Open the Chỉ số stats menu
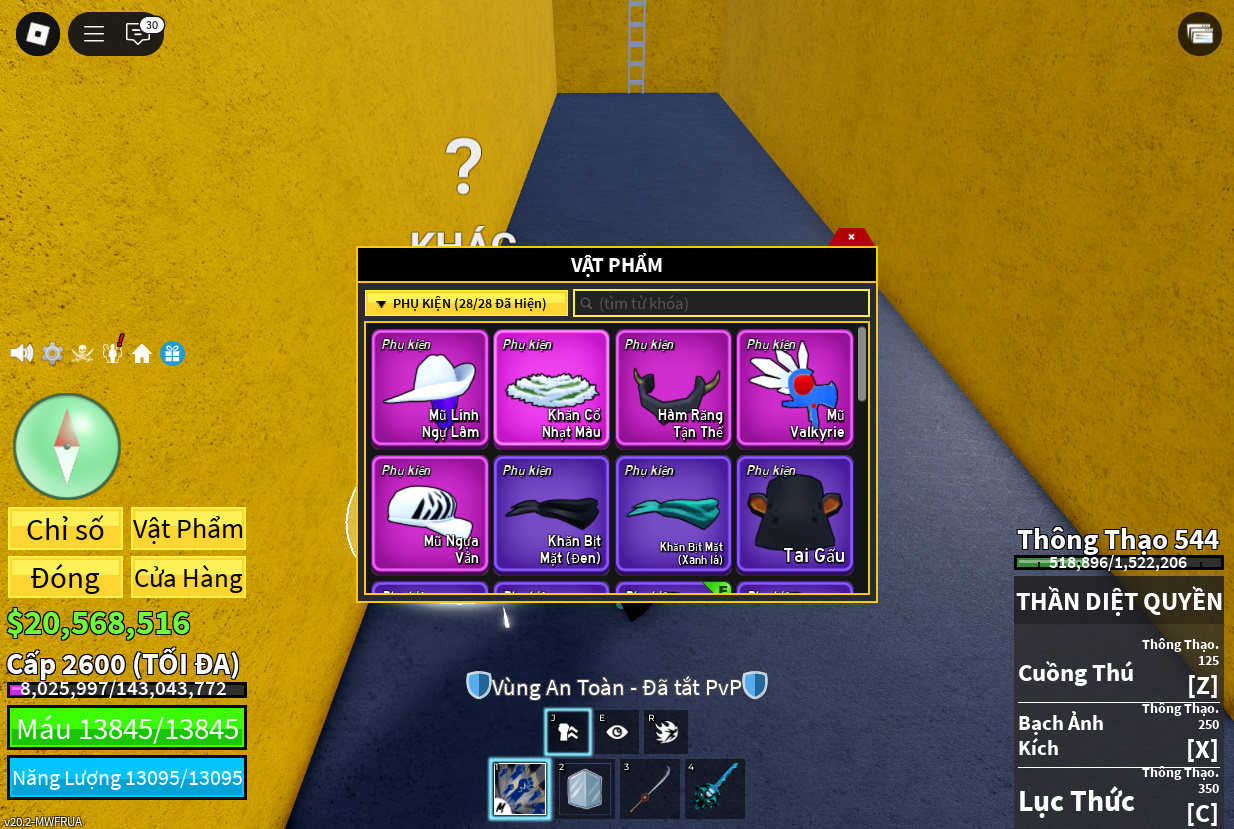The height and width of the screenshot is (829, 1234). click(66, 529)
